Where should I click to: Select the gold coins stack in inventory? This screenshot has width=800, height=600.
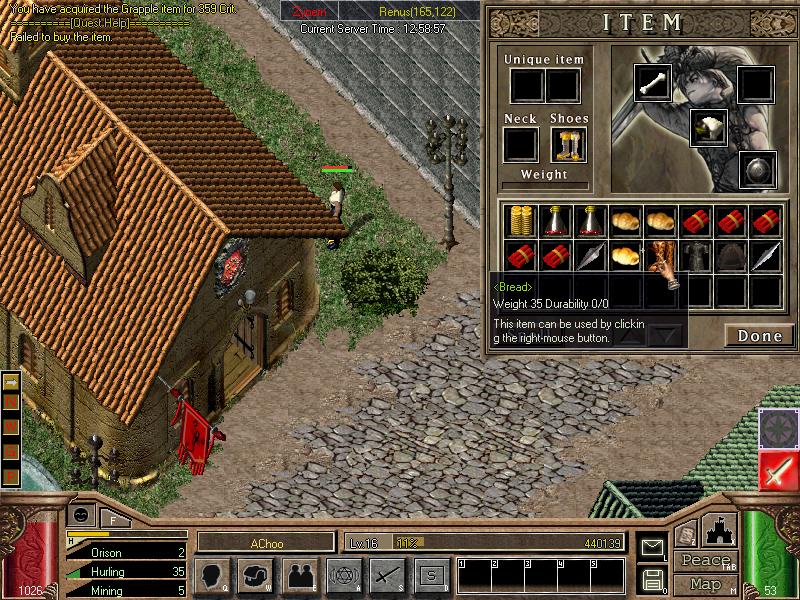518,220
